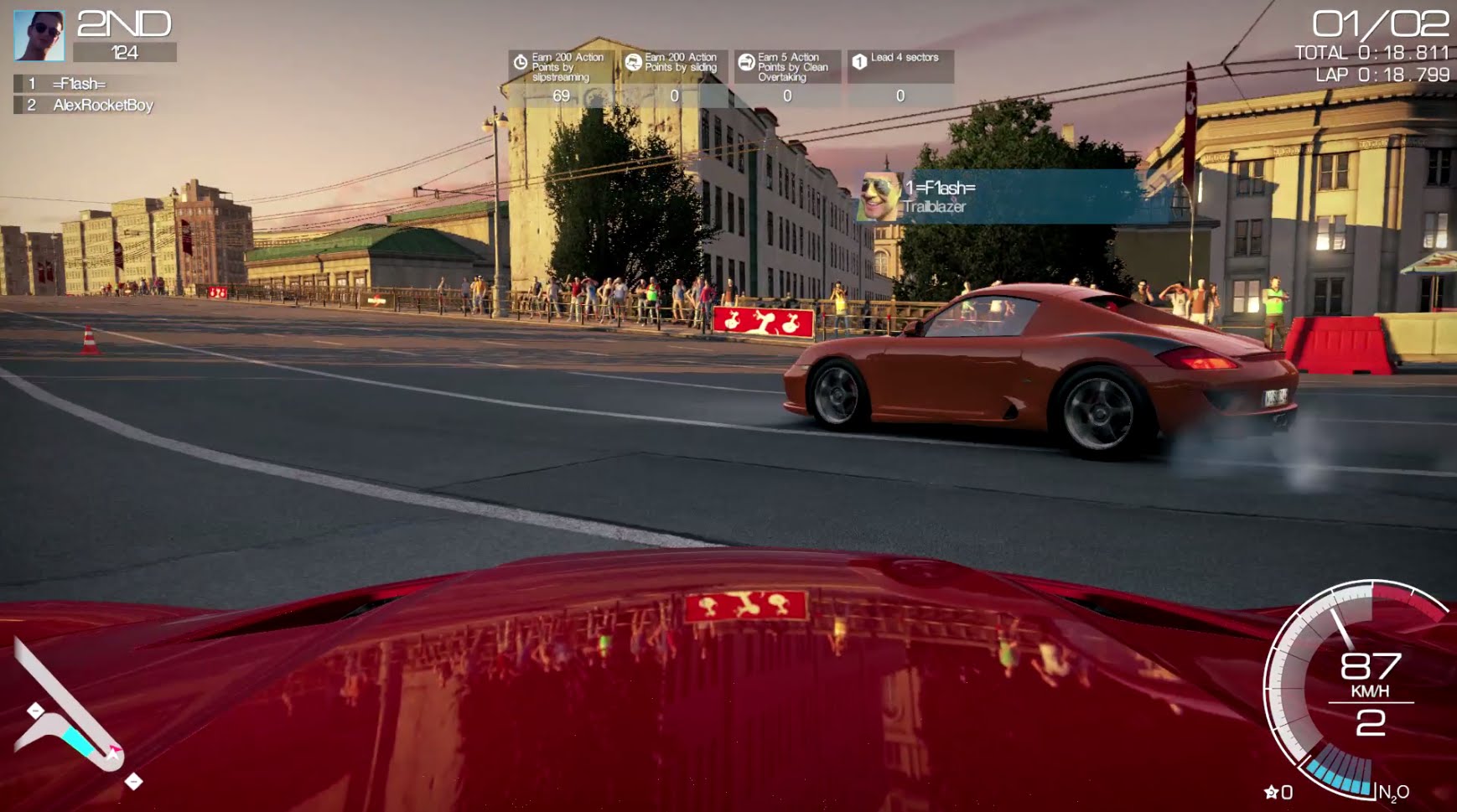Click the track minimap

tap(71, 718)
